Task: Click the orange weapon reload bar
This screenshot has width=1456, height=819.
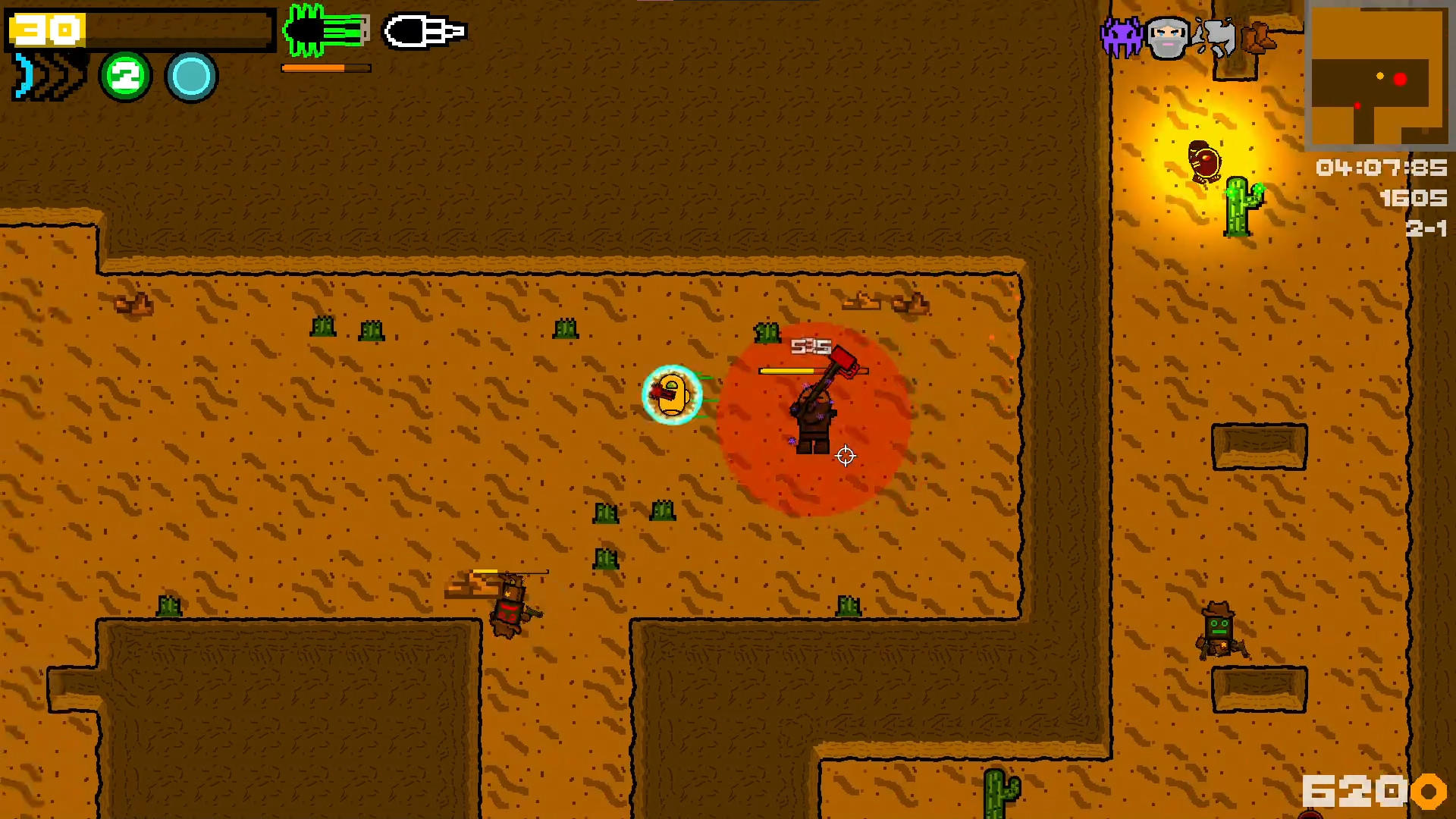Action: 325,67
